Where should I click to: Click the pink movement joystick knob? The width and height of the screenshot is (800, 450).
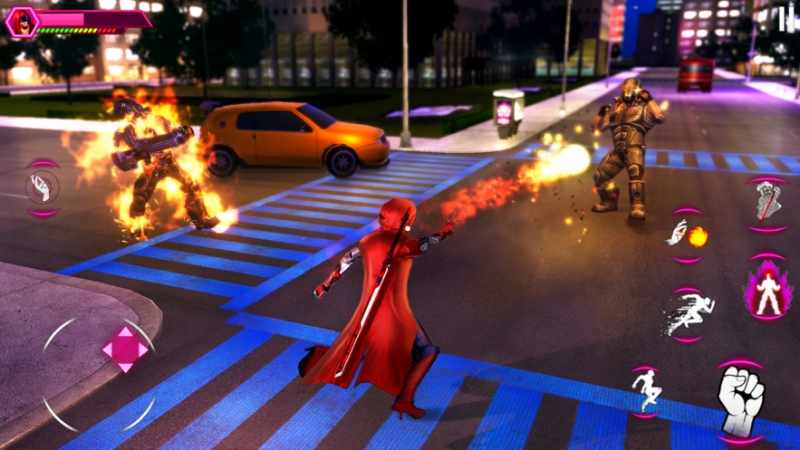click(x=125, y=349)
